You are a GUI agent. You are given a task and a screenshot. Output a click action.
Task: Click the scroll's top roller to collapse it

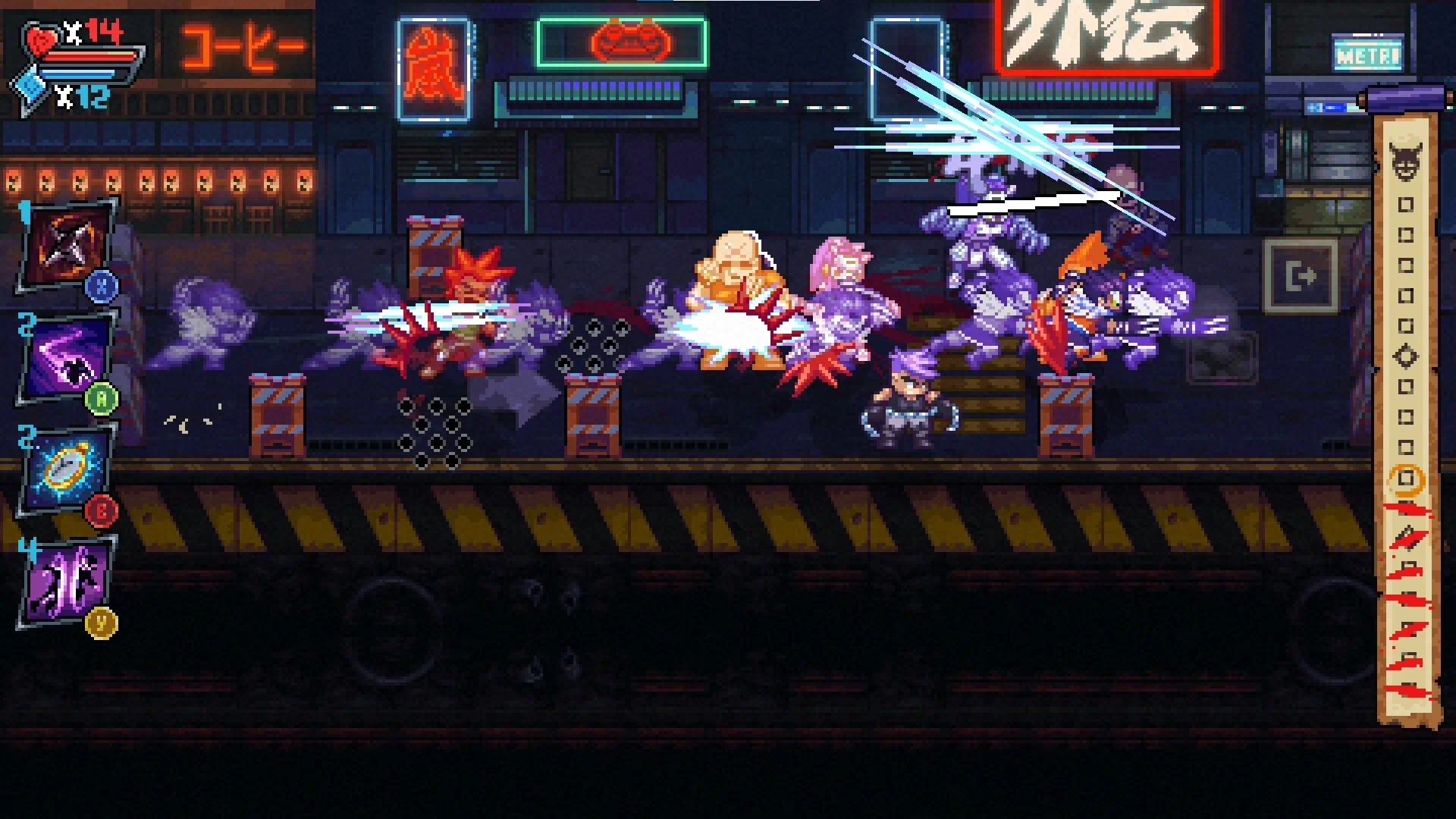[1407, 99]
